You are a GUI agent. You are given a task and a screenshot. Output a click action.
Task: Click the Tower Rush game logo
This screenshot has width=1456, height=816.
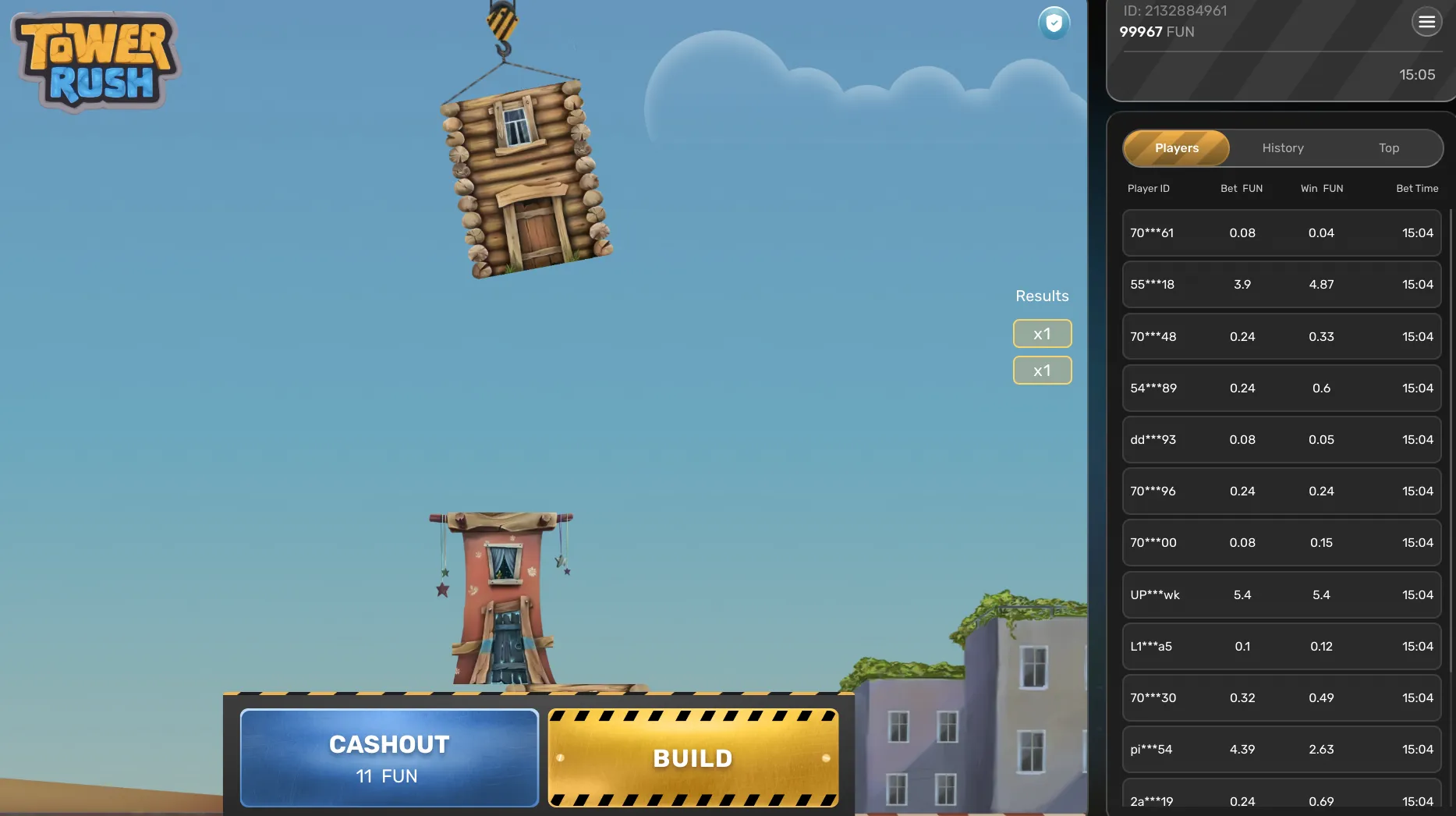[95, 60]
